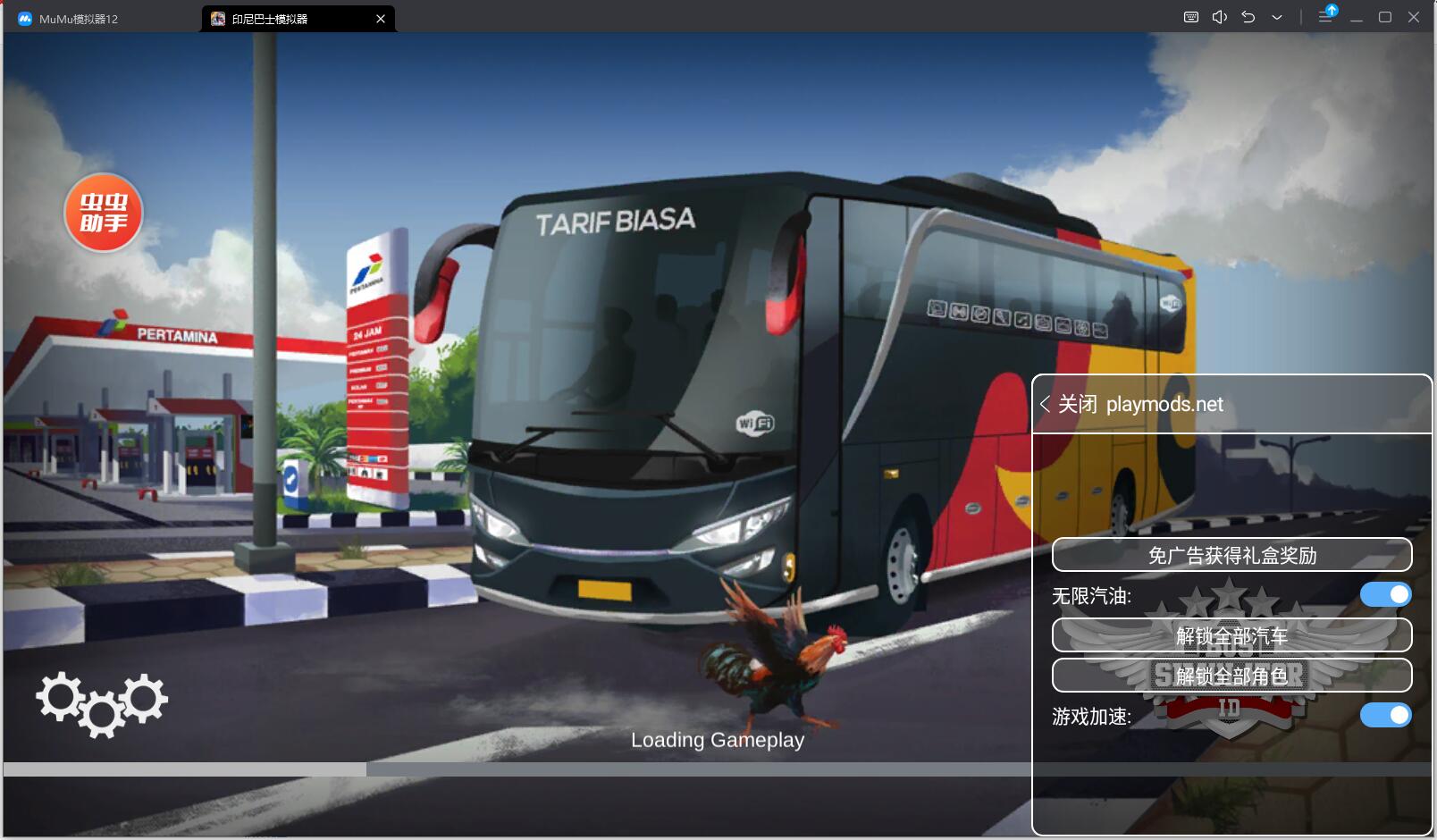This screenshot has width=1437, height=840.
Task: Open the emulator volume control
Action: click(x=1219, y=18)
